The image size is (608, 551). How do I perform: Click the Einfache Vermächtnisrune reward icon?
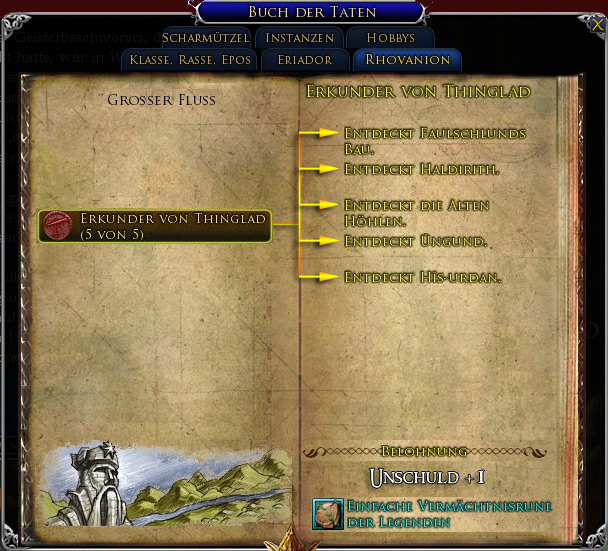(327, 514)
